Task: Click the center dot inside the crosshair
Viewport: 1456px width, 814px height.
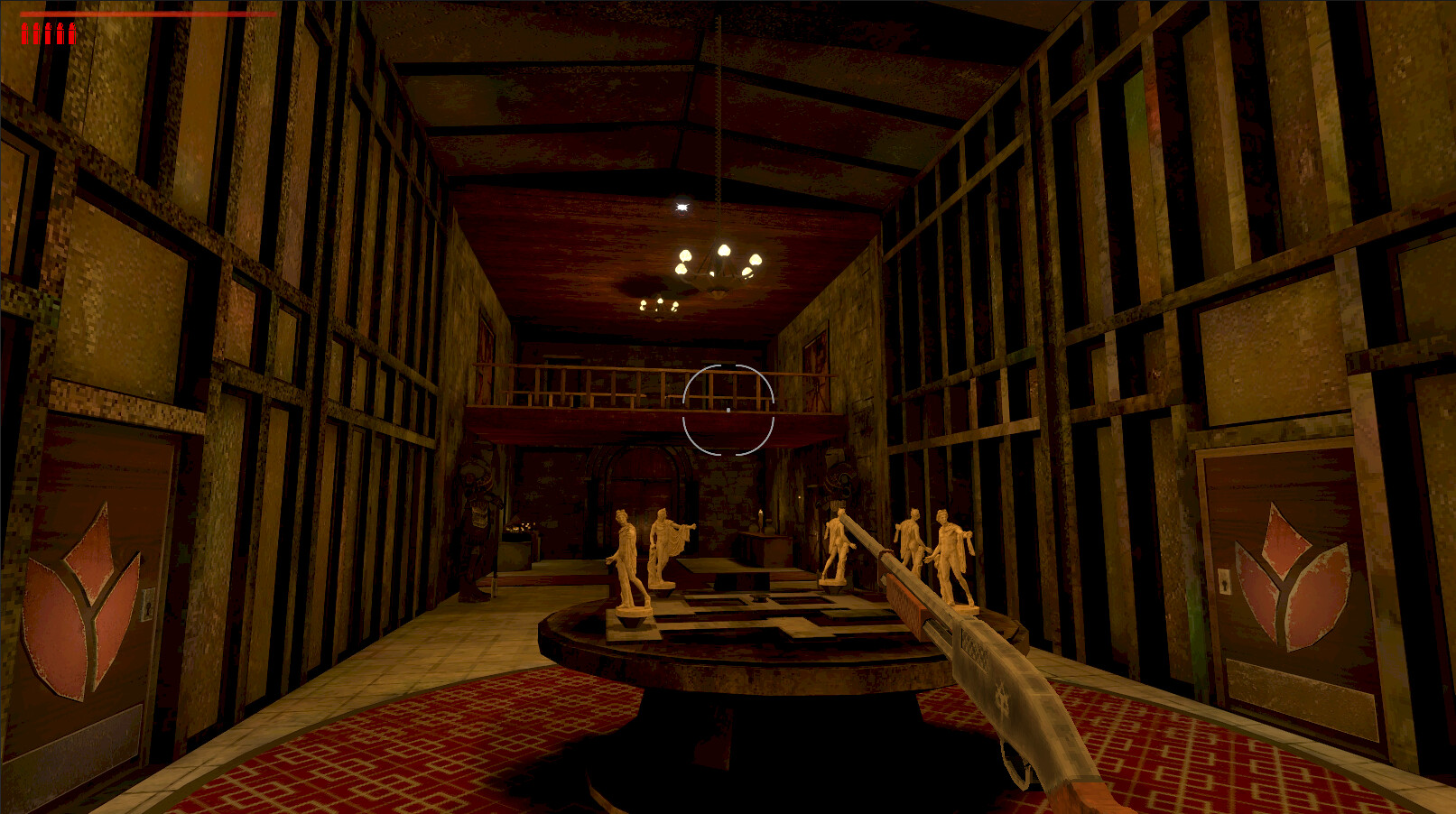Action: click(729, 408)
